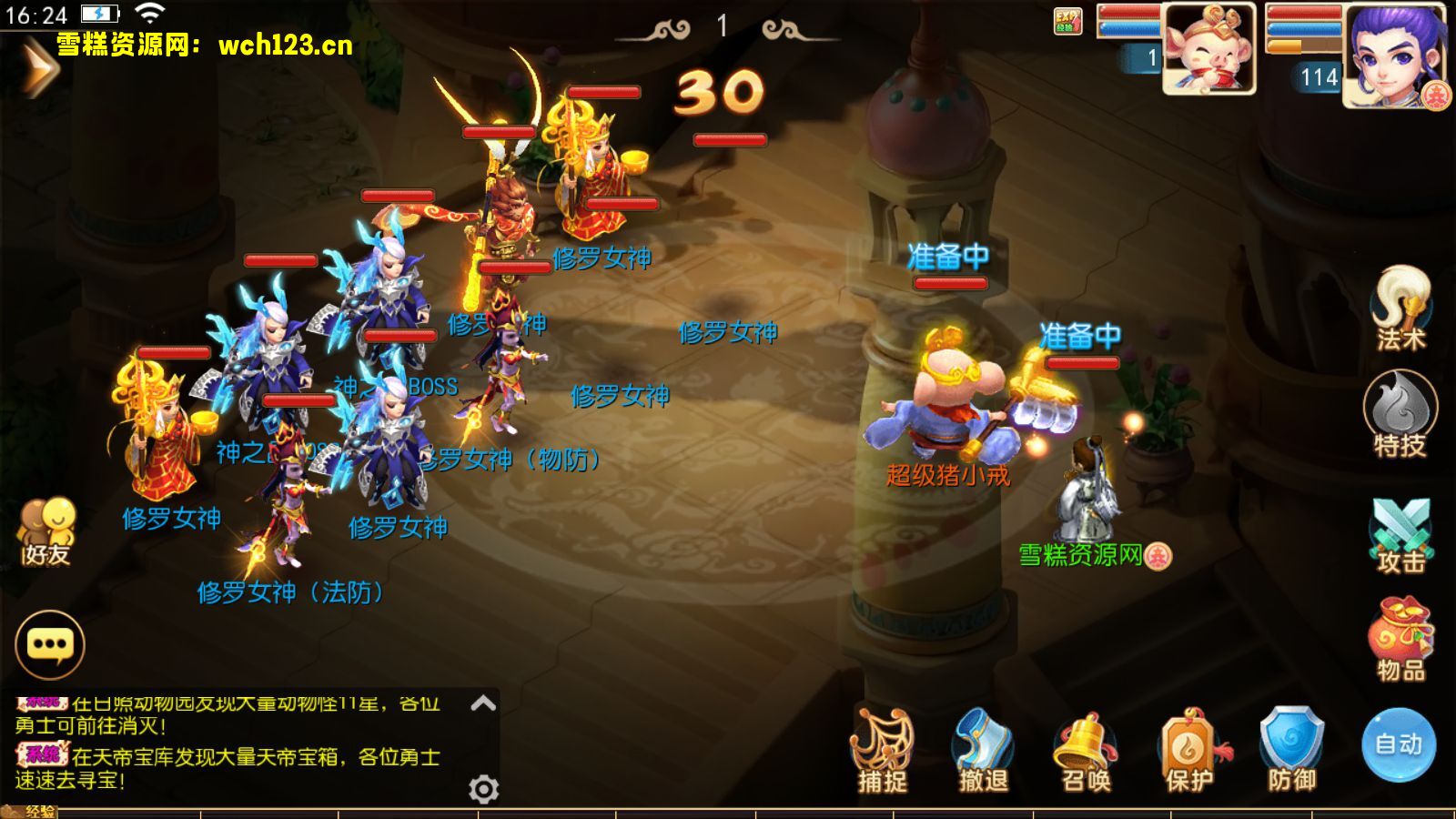Open chat settings gear
This screenshot has height=819, width=1456.
pos(483,788)
